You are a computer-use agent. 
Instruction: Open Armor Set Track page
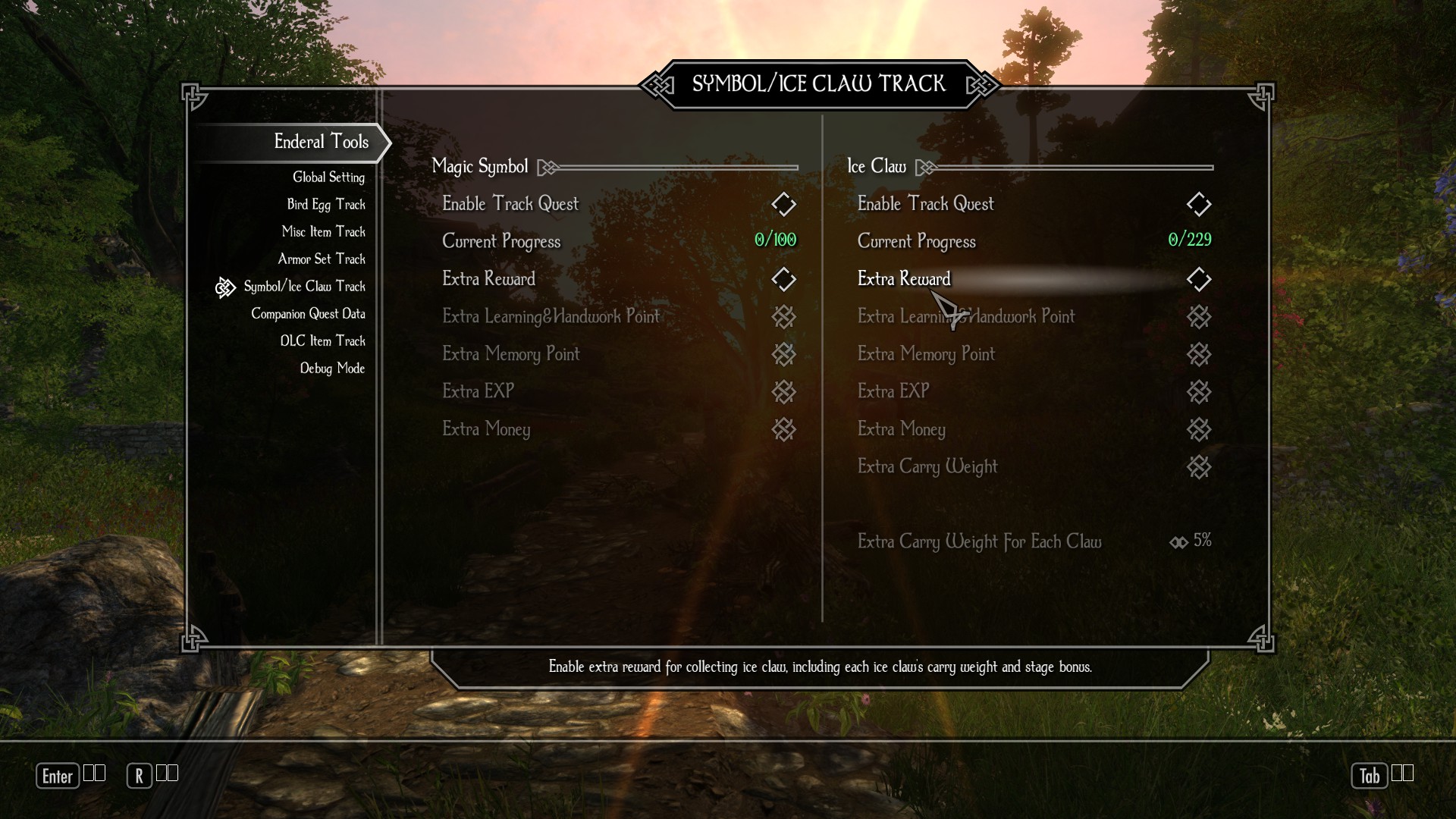322,259
